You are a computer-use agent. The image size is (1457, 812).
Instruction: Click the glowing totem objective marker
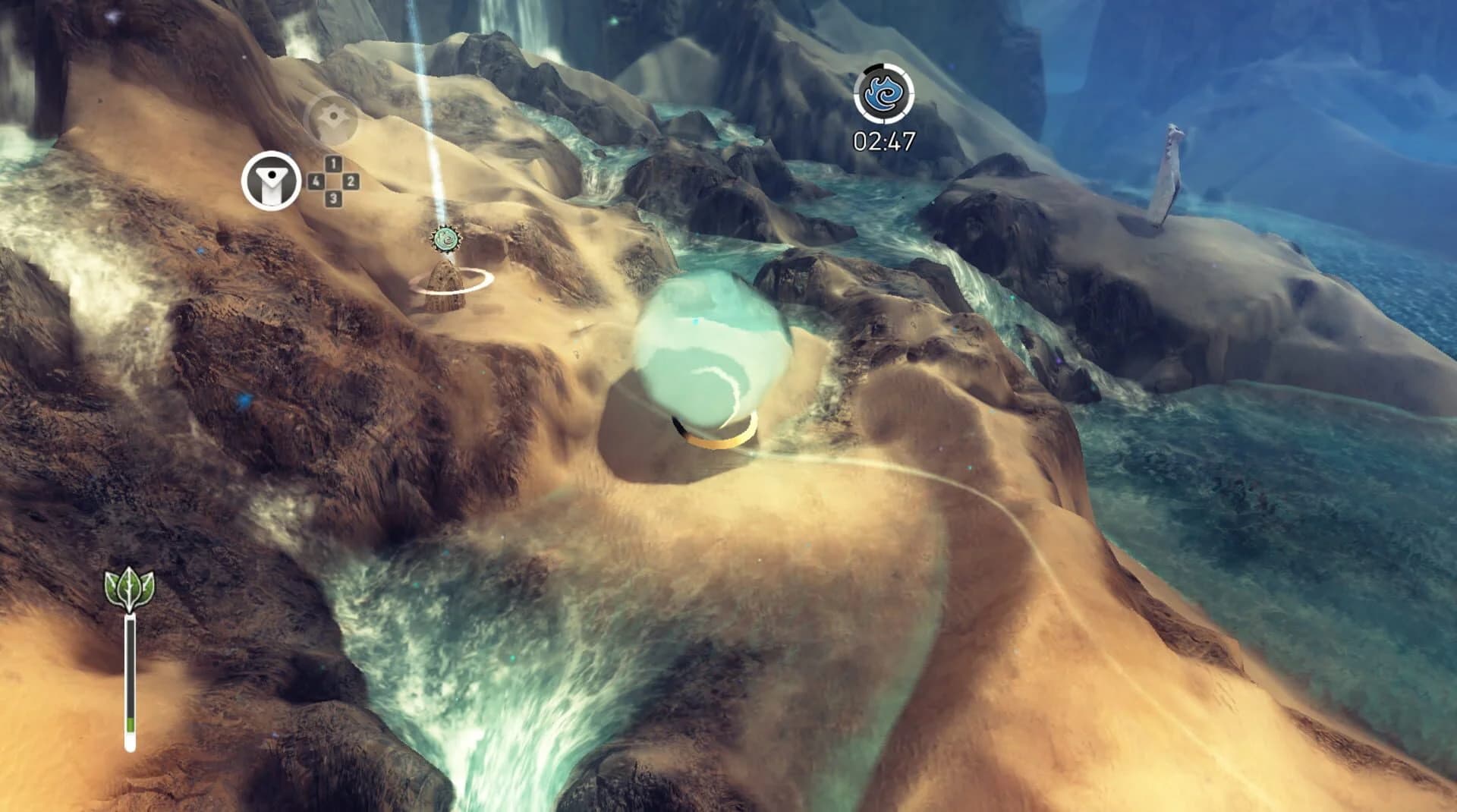445,239
